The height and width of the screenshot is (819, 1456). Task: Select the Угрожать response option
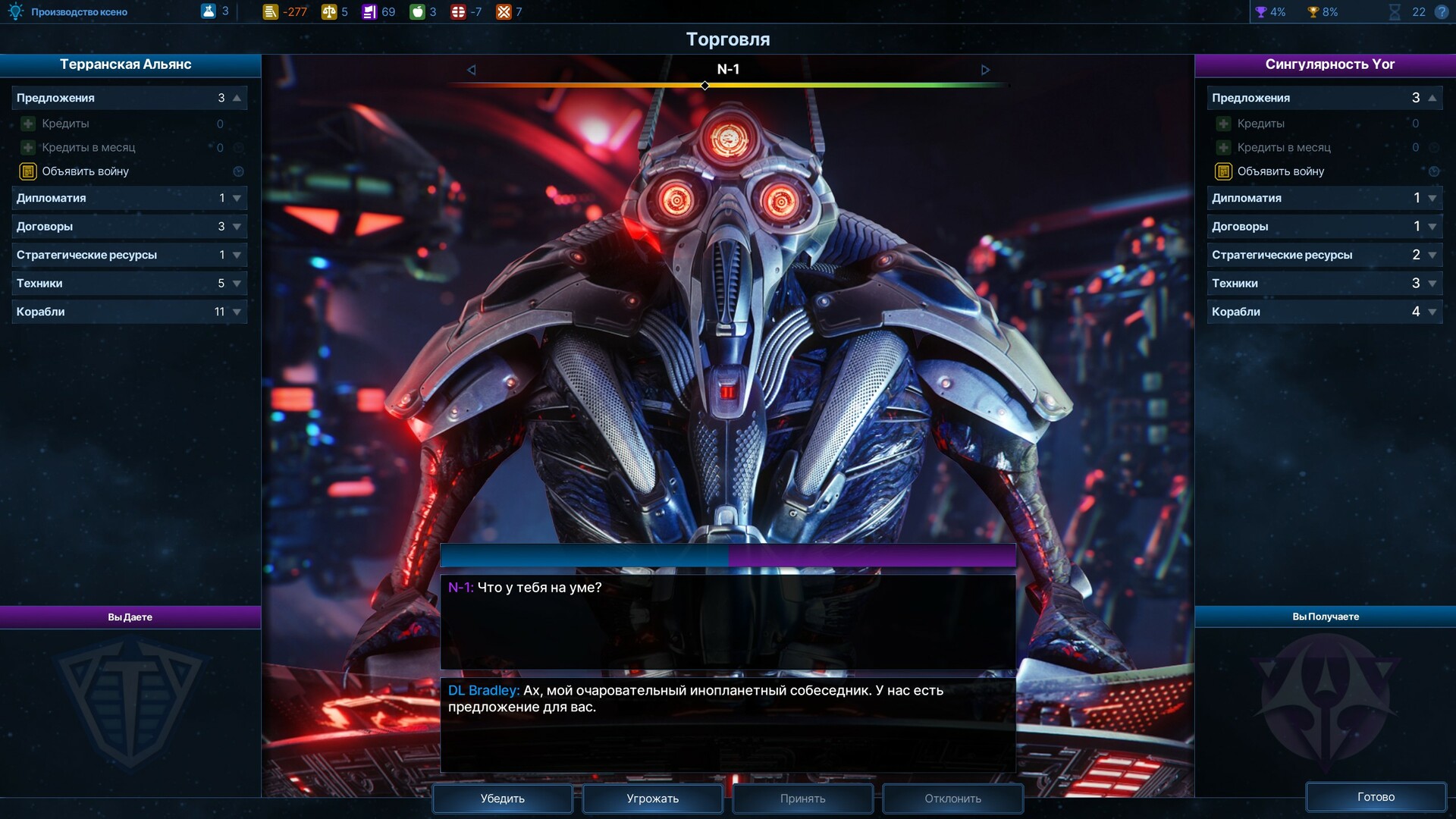(x=651, y=798)
